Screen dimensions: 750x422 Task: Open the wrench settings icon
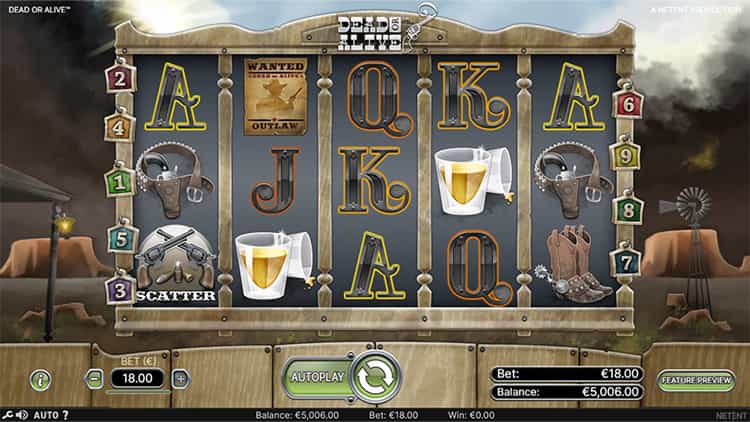pyautogui.click(x=8, y=415)
